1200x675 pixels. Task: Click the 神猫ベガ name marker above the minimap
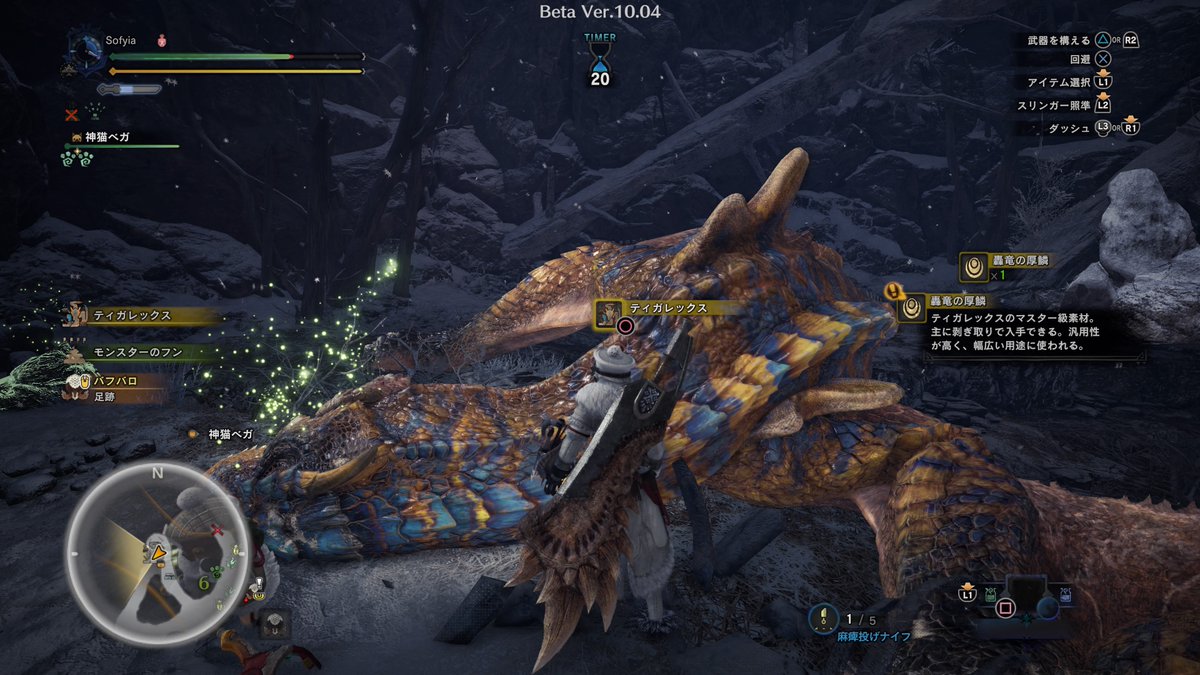pyautogui.click(x=230, y=434)
